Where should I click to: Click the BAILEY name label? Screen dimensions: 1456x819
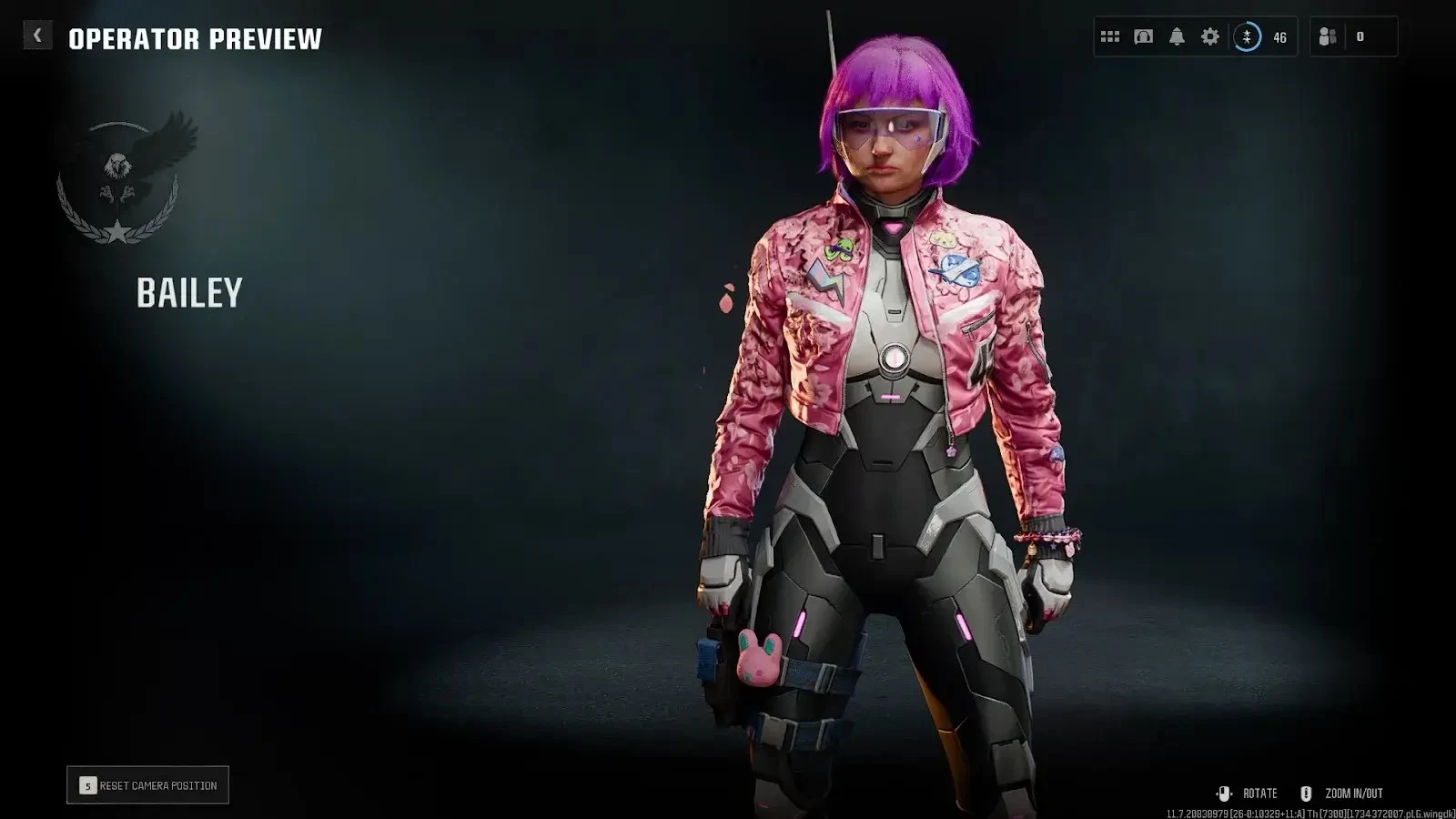pos(189,294)
